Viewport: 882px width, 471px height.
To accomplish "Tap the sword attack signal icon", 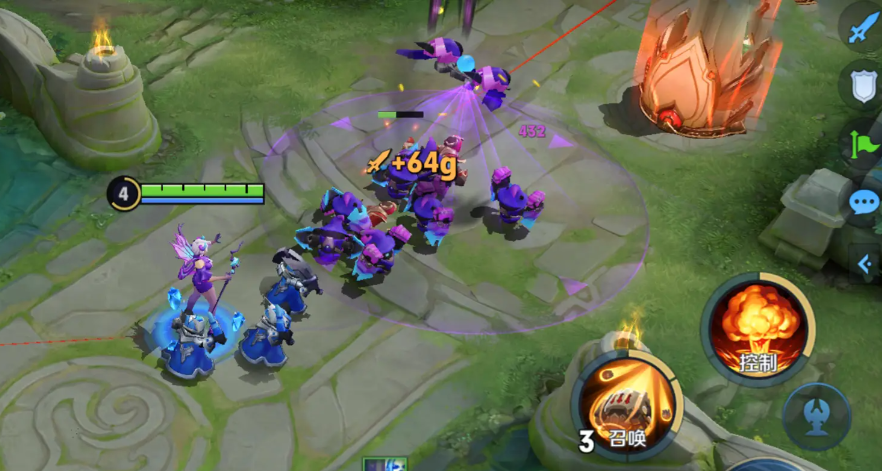I will coord(862,30).
